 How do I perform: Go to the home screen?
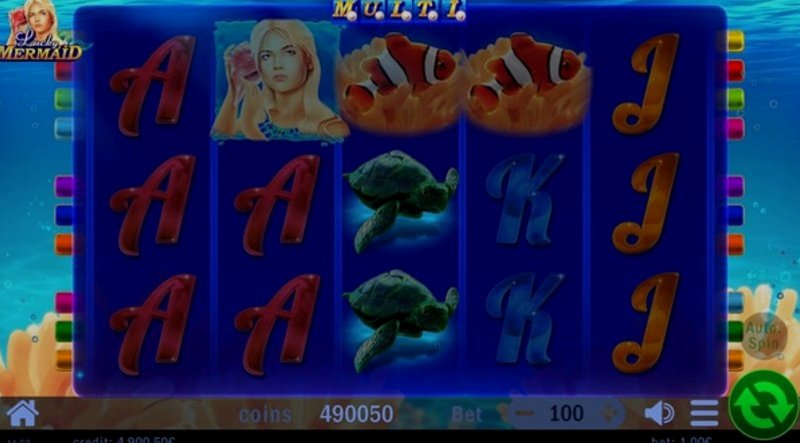[22, 412]
